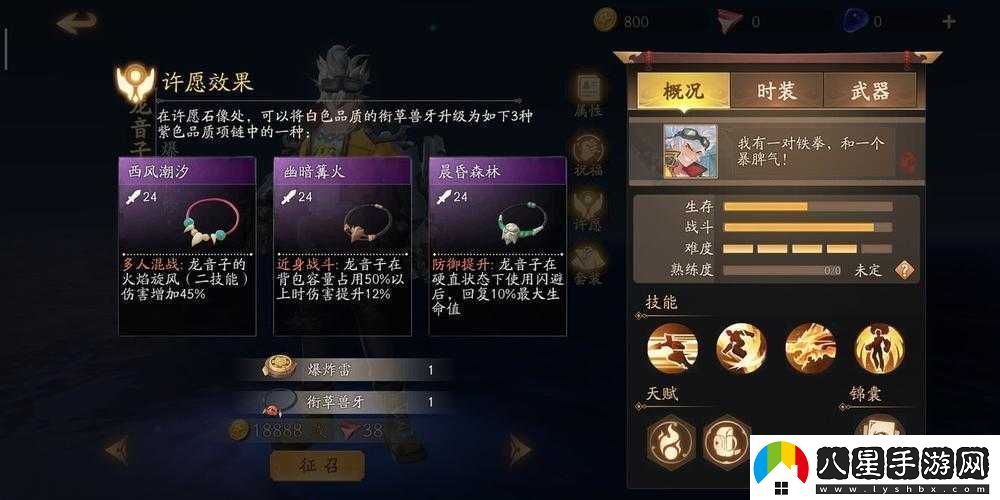
Task: Select the 概况 overview tab
Action: (683, 91)
